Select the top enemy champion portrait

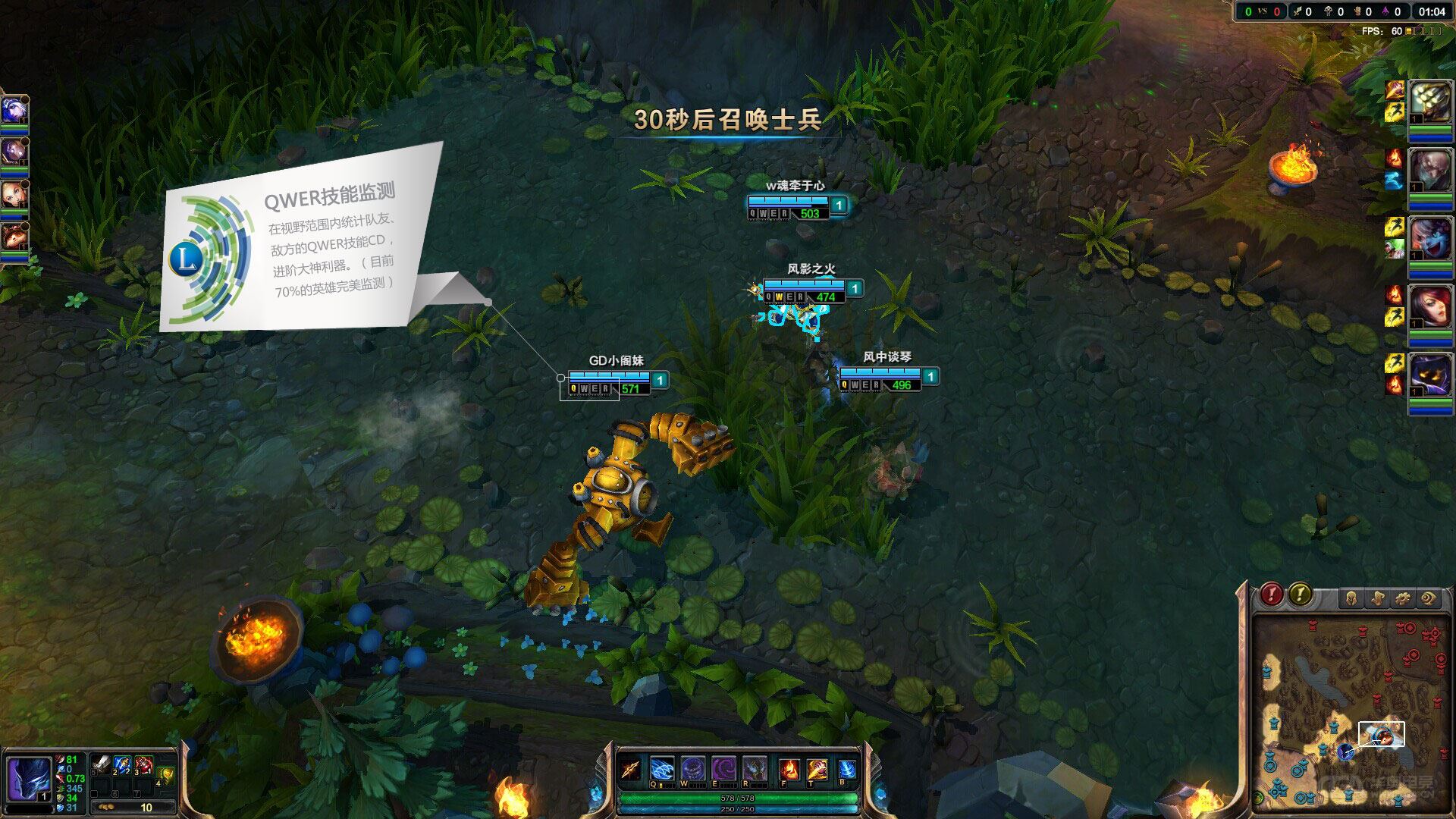coord(1429,102)
